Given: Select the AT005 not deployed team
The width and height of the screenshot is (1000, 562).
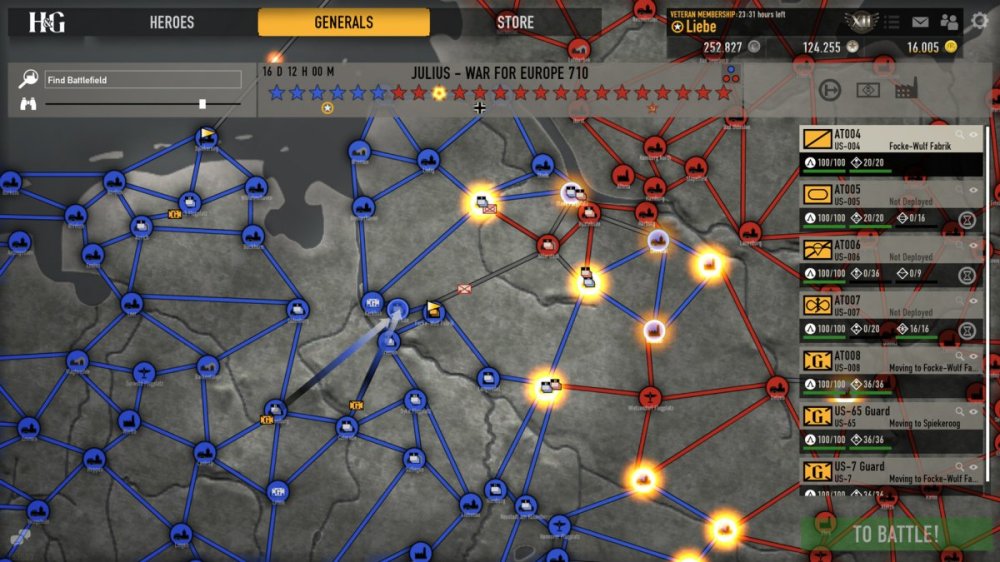Looking at the screenshot, I should (880, 204).
